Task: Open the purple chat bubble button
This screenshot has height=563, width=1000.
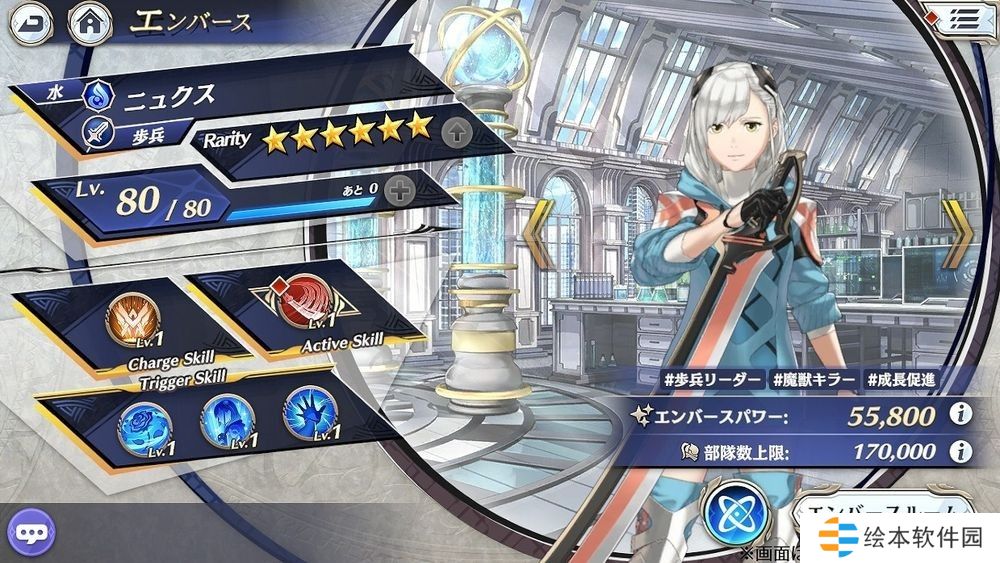Action: [29, 529]
